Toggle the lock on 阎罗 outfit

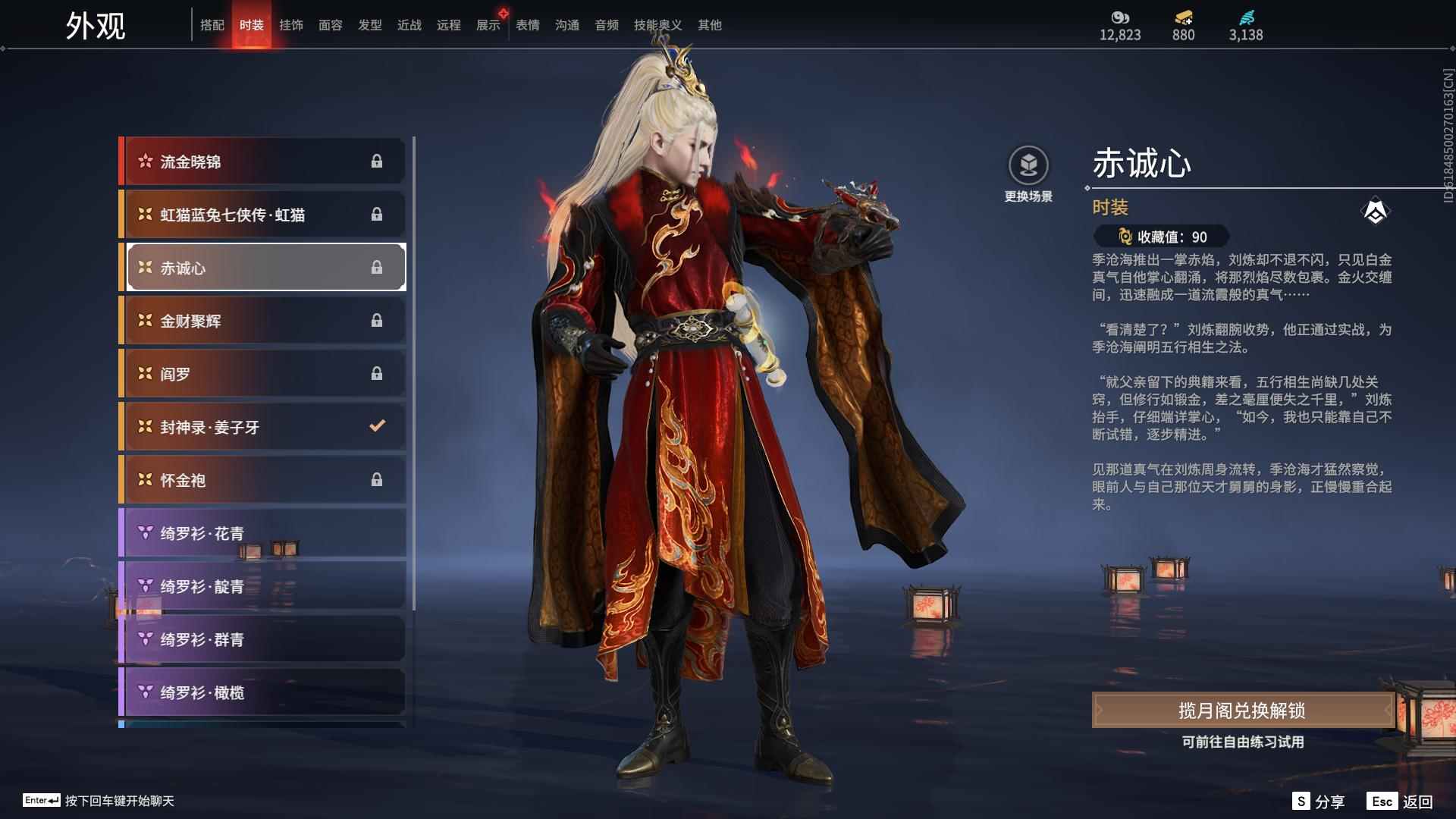pos(378,373)
